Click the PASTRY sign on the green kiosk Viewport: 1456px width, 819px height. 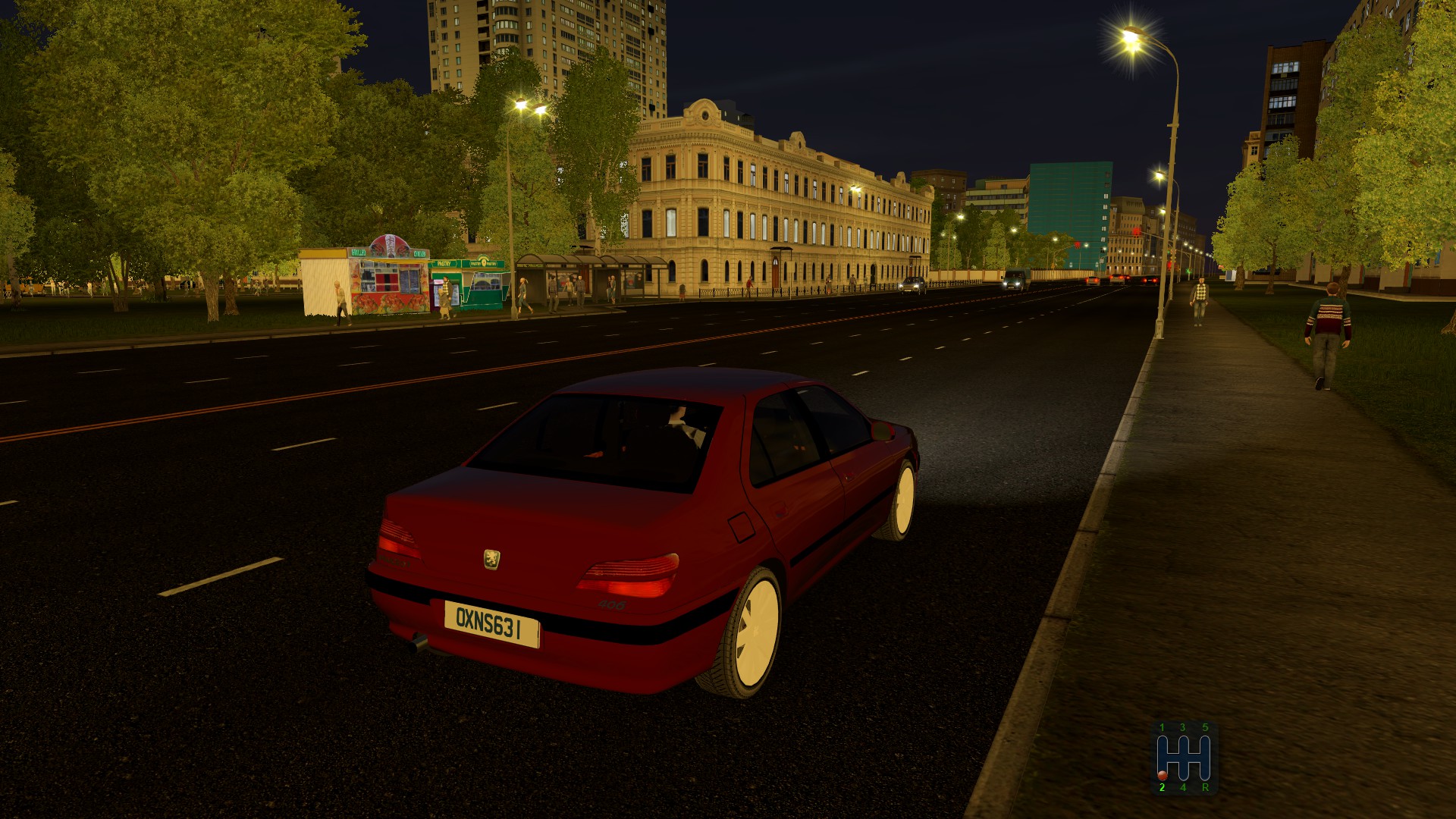point(444,264)
